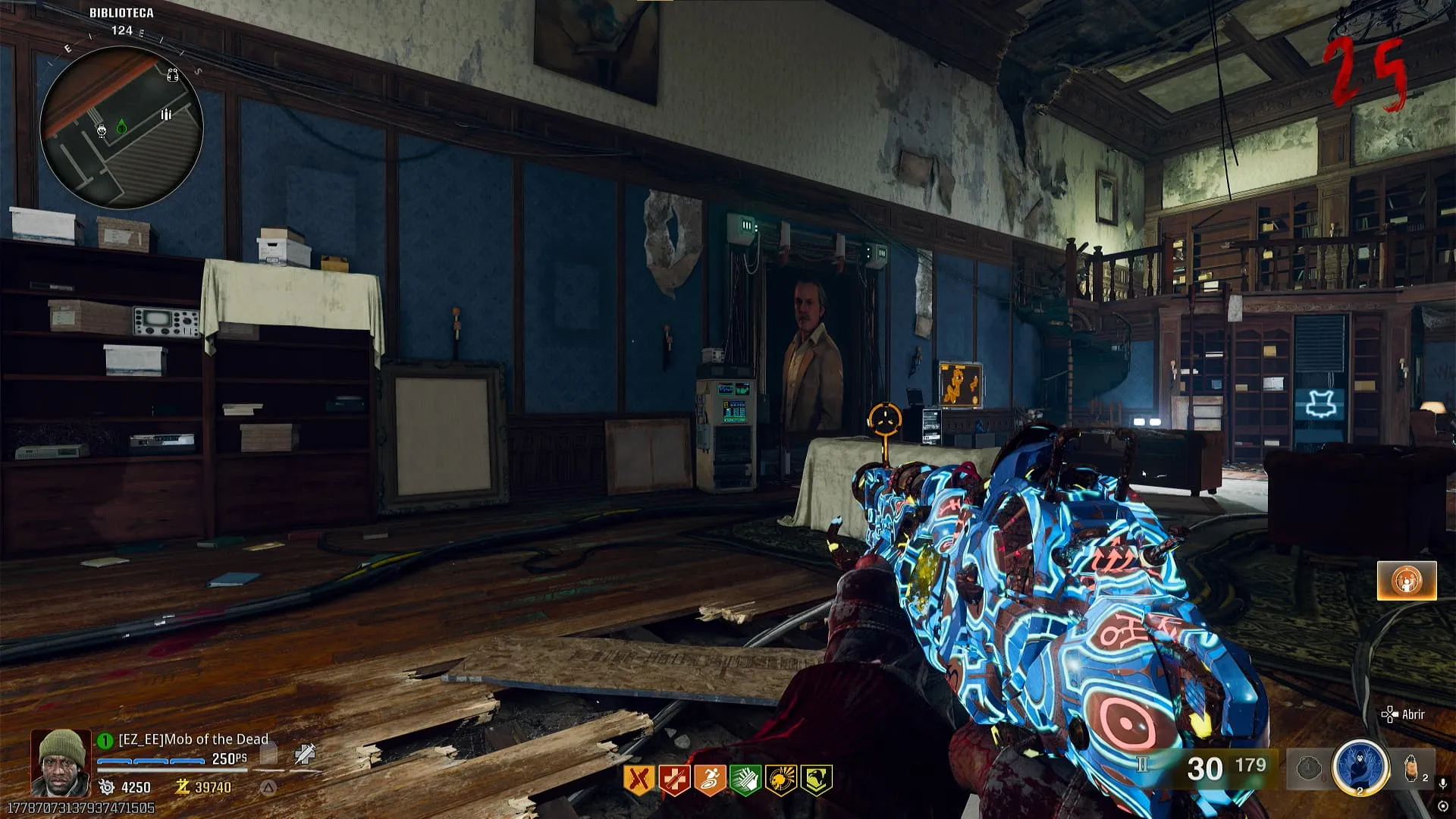Screen dimensions: 1456x819
Task: Click the circular minimap
Action: (x=121, y=127)
